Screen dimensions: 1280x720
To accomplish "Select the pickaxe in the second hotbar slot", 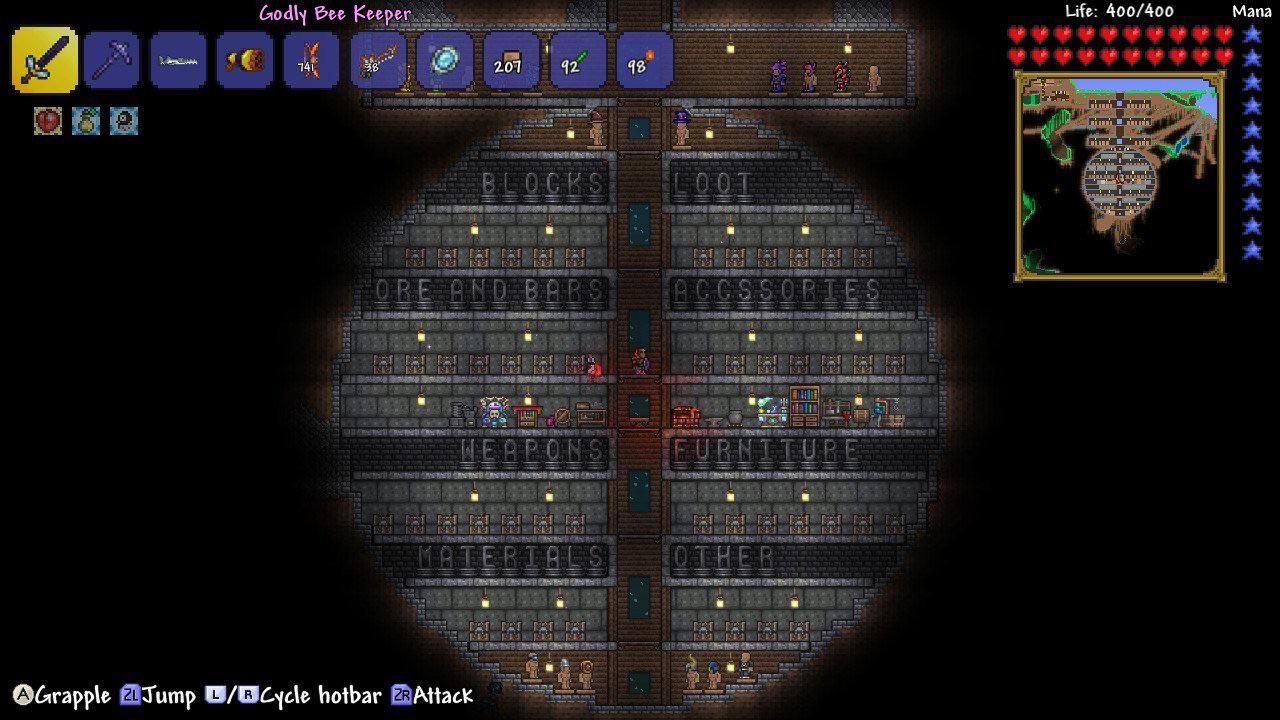I will pos(110,60).
